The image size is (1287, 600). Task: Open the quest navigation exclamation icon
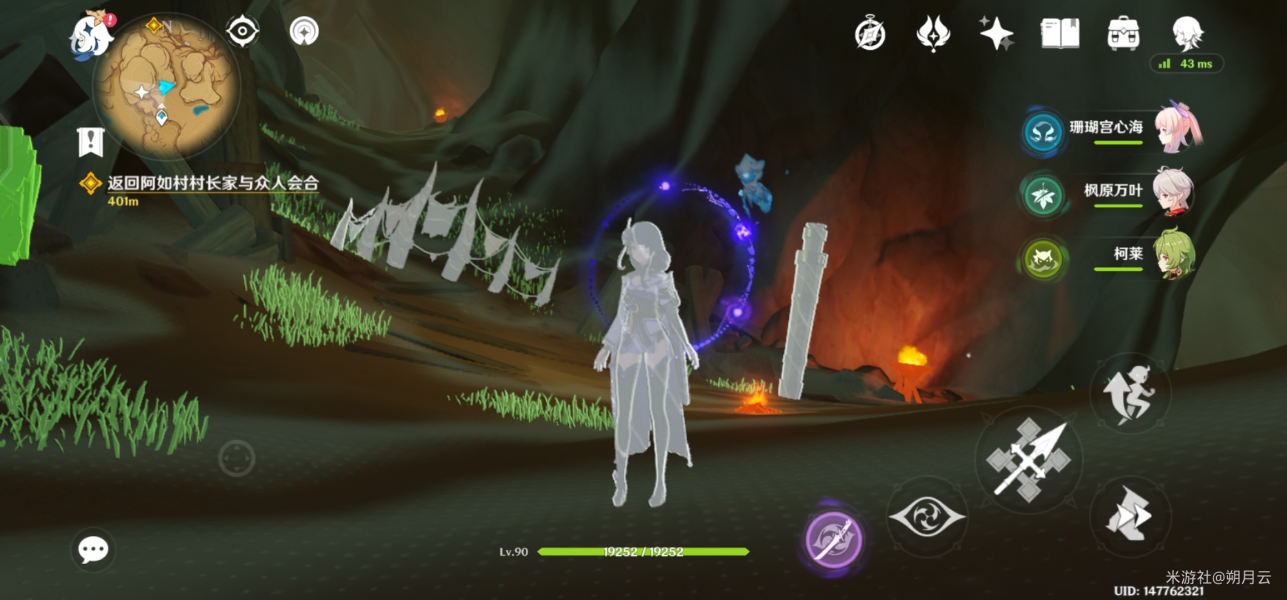click(x=91, y=142)
